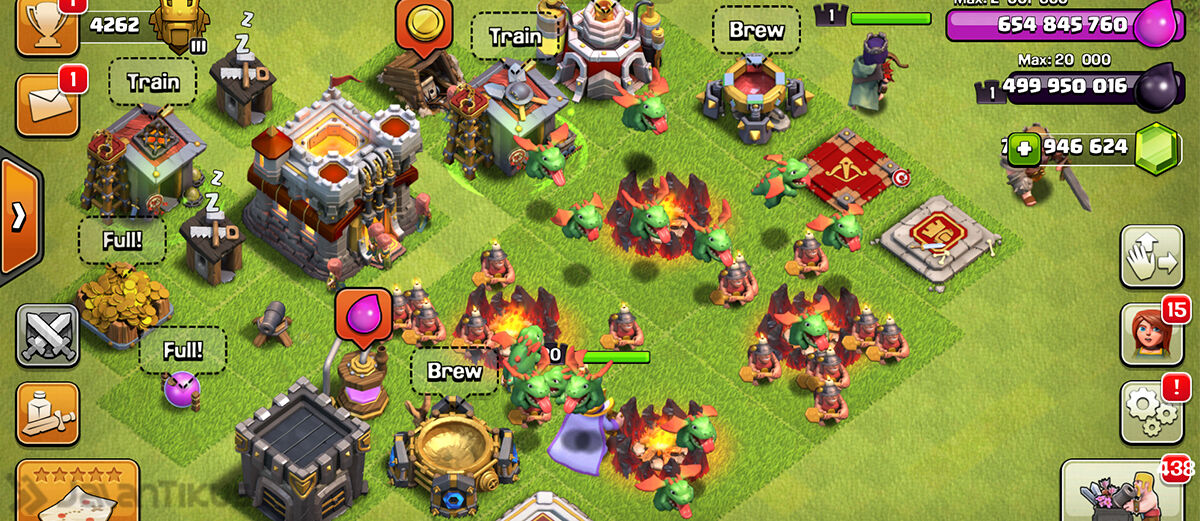The height and width of the screenshot is (521, 1200).
Task: Tap the green plus to buy gems
Action: coord(1022,151)
